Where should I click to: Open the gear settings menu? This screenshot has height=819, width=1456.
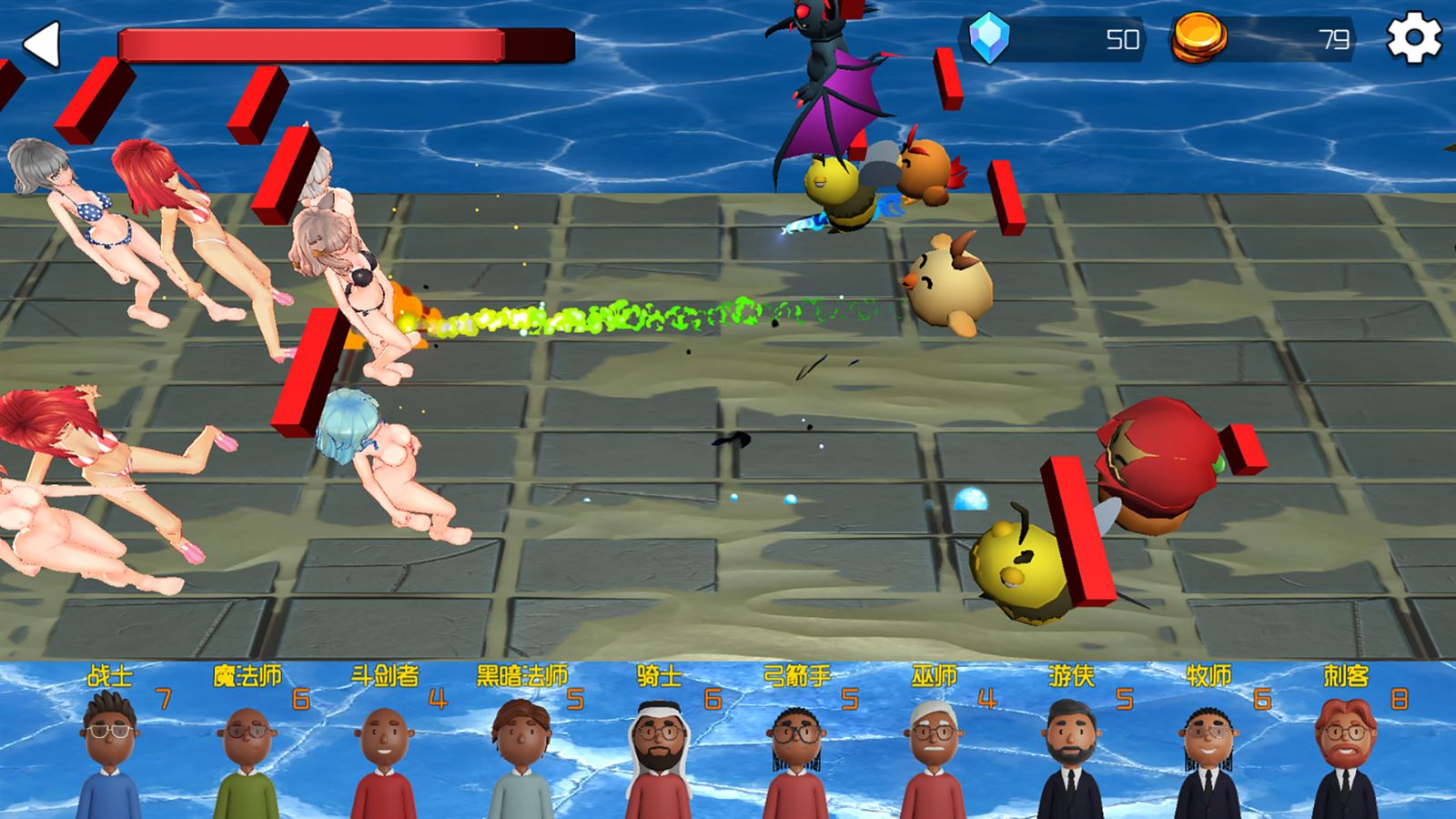point(1413,39)
